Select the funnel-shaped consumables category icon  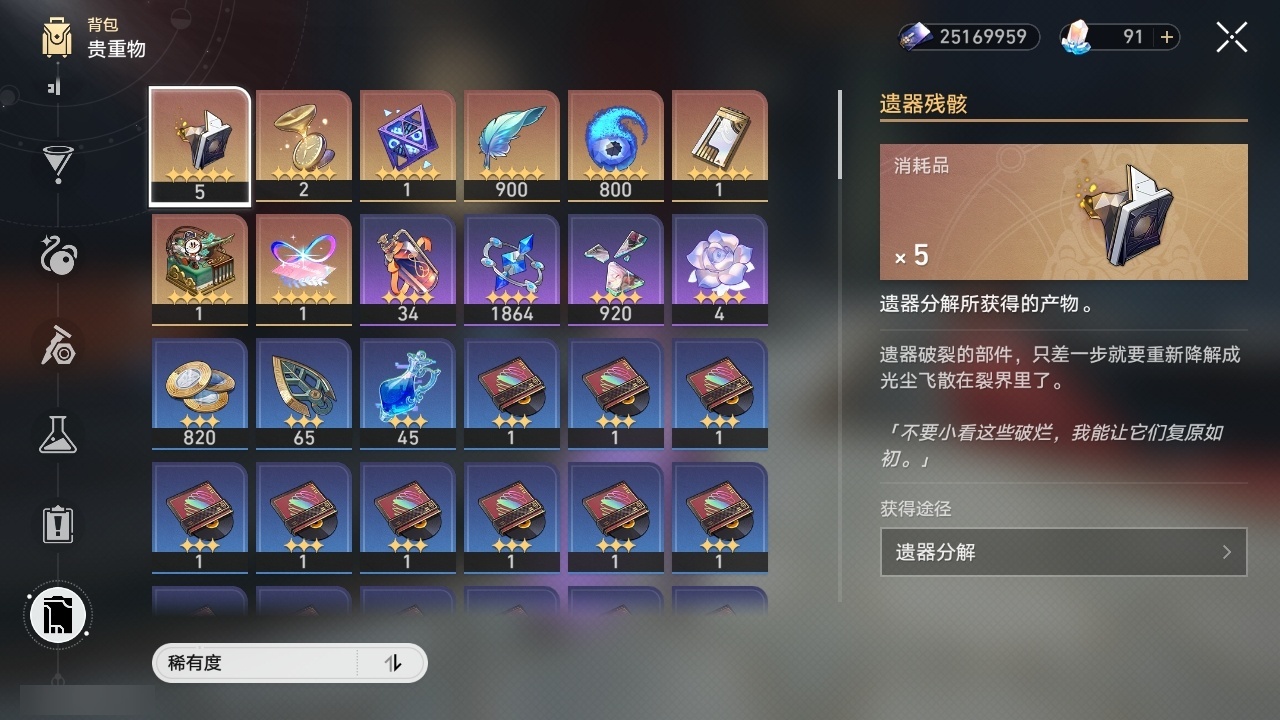point(57,165)
